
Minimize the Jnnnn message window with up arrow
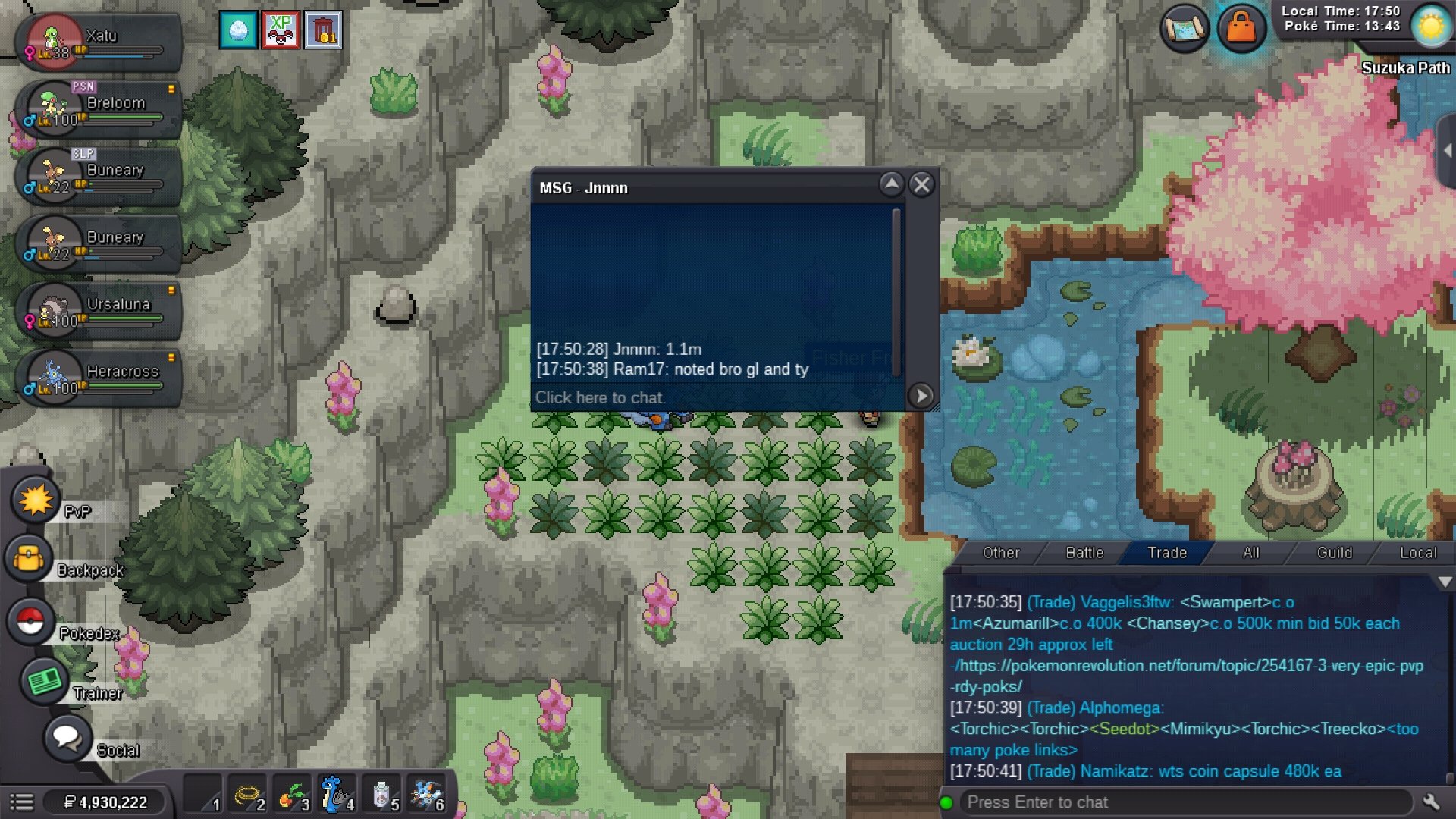click(x=892, y=184)
